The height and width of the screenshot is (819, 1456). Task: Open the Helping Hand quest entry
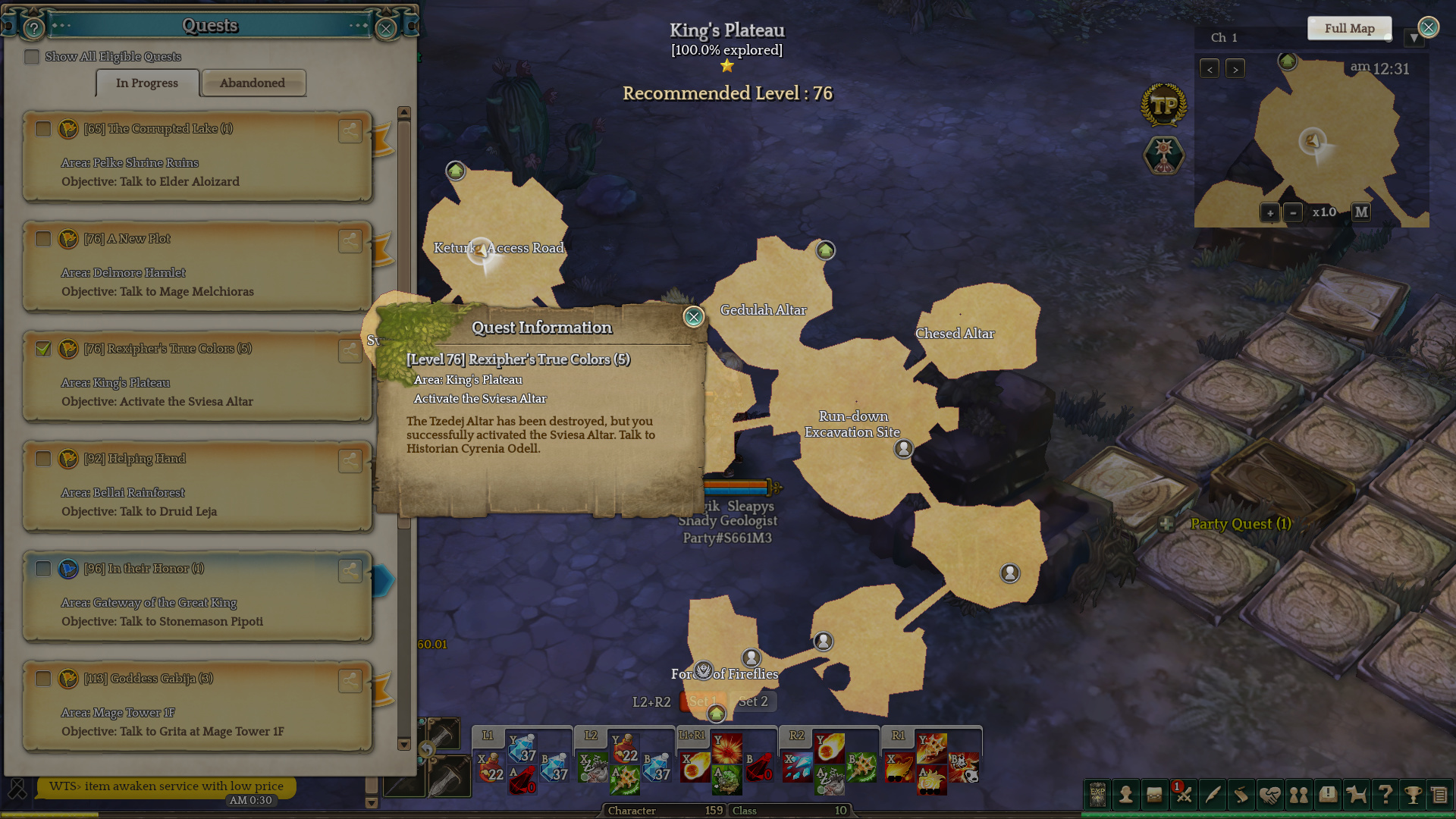click(197, 485)
